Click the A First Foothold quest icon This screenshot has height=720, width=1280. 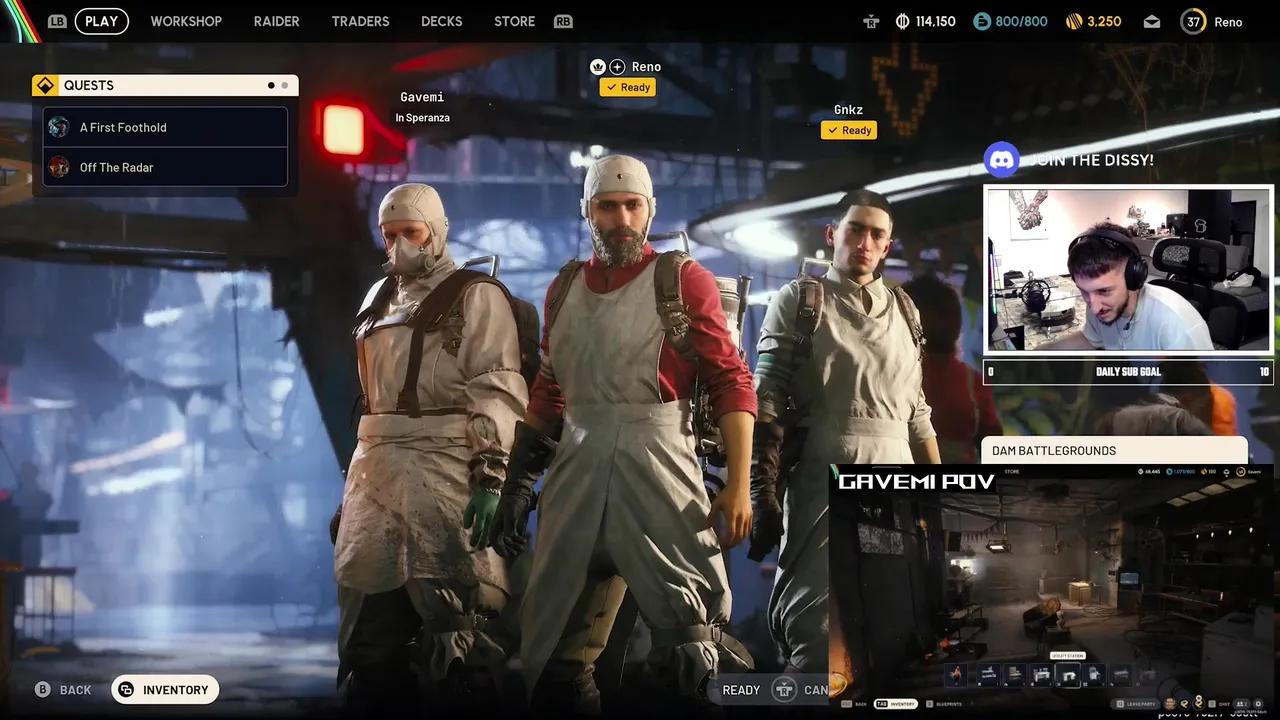click(x=59, y=127)
